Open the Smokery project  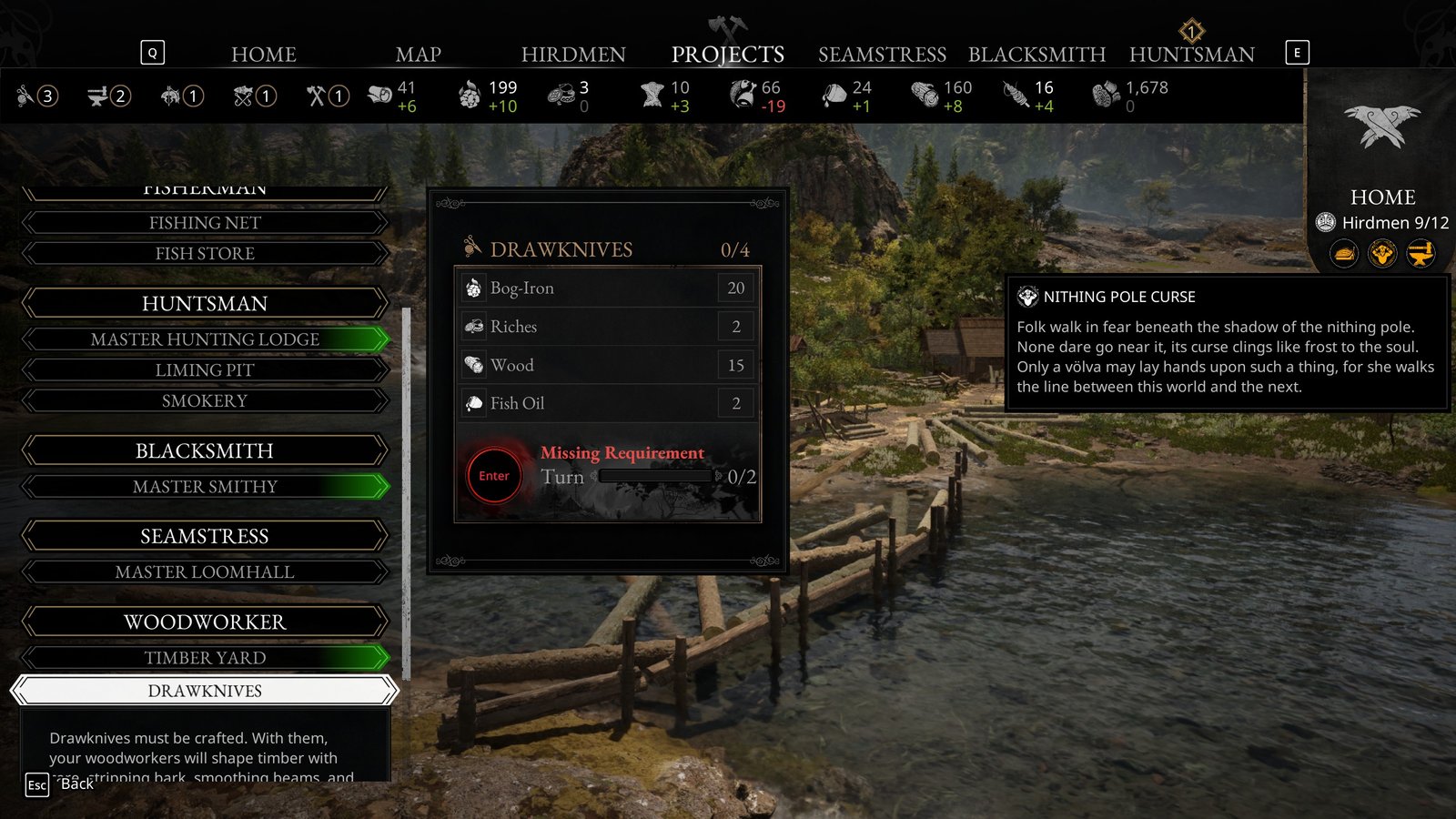[x=205, y=401]
